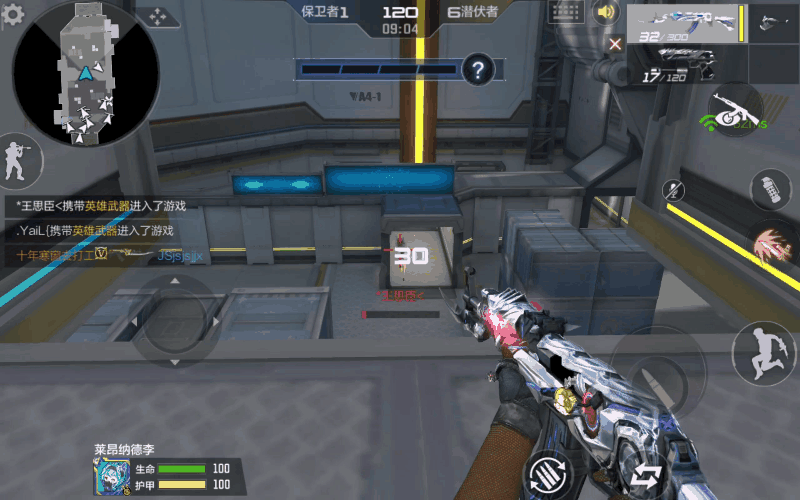The image size is (800, 500).
Task: Tap the circular radar minimap
Action: coord(86,74)
